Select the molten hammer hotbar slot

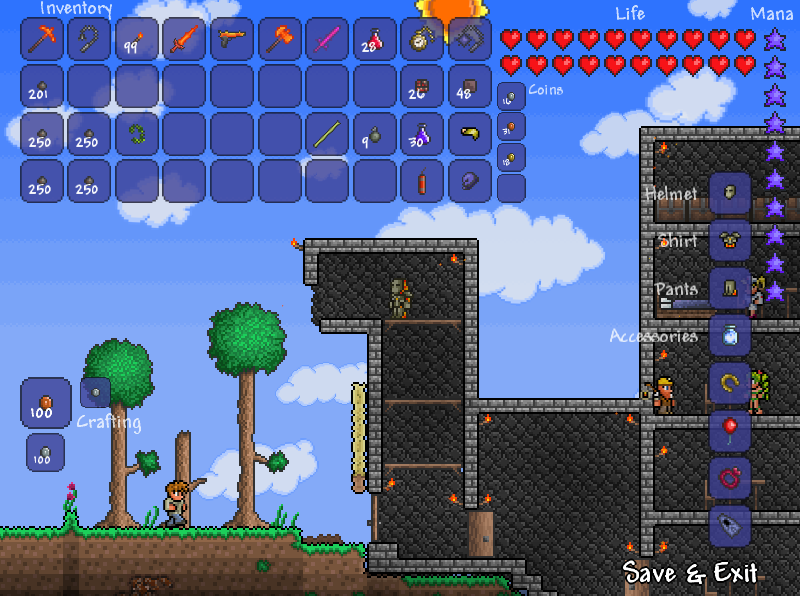[281, 40]
